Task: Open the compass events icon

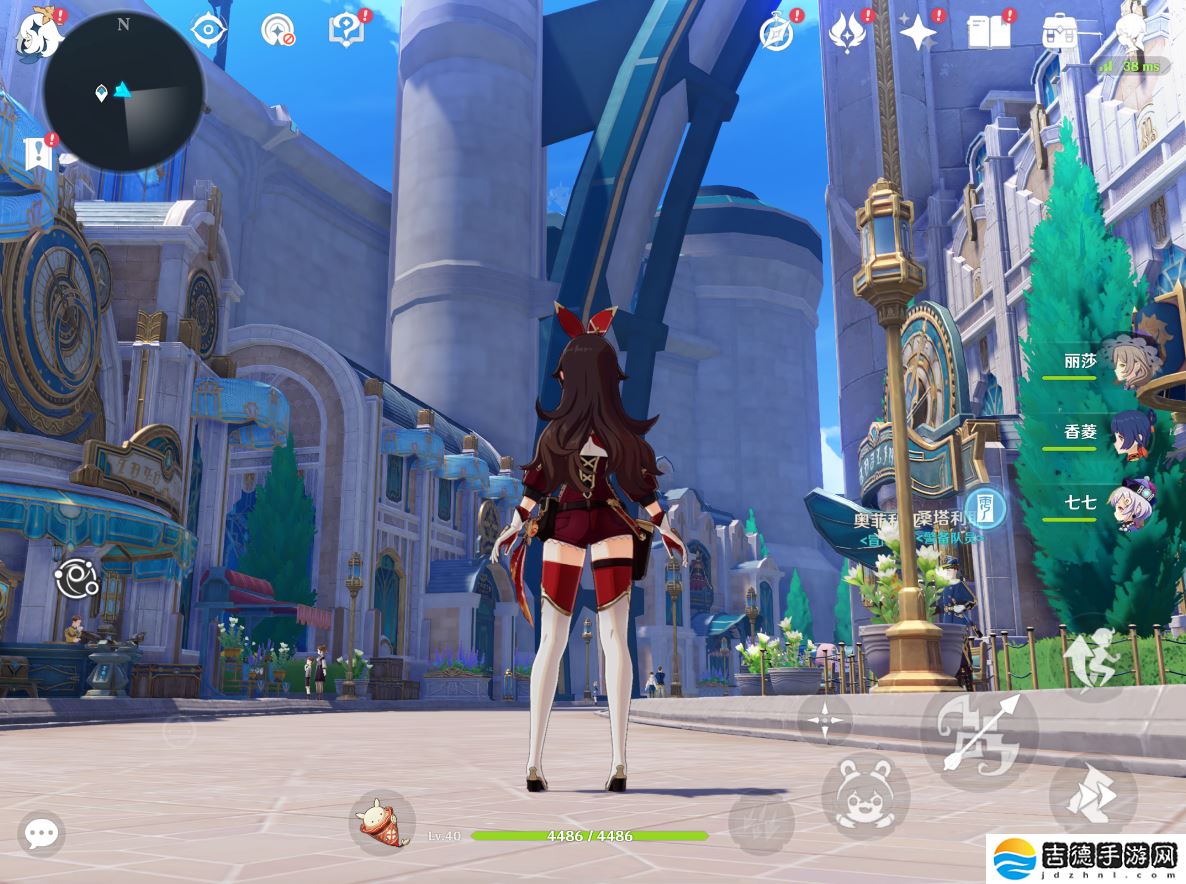Action: click(776, 32)
